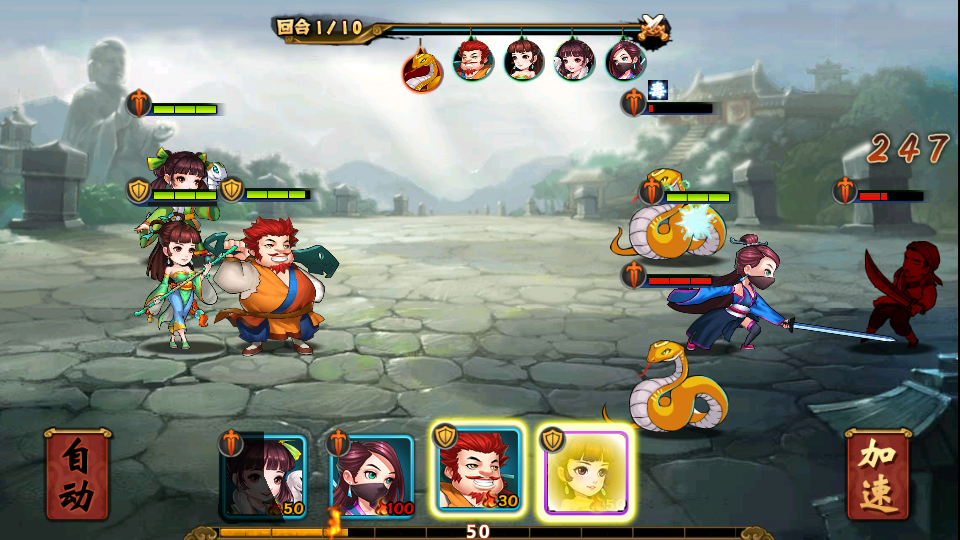Use the masked swordswoman skill card costing 100
This screenshot has height=540, width=960.
[x=372, y=476]
